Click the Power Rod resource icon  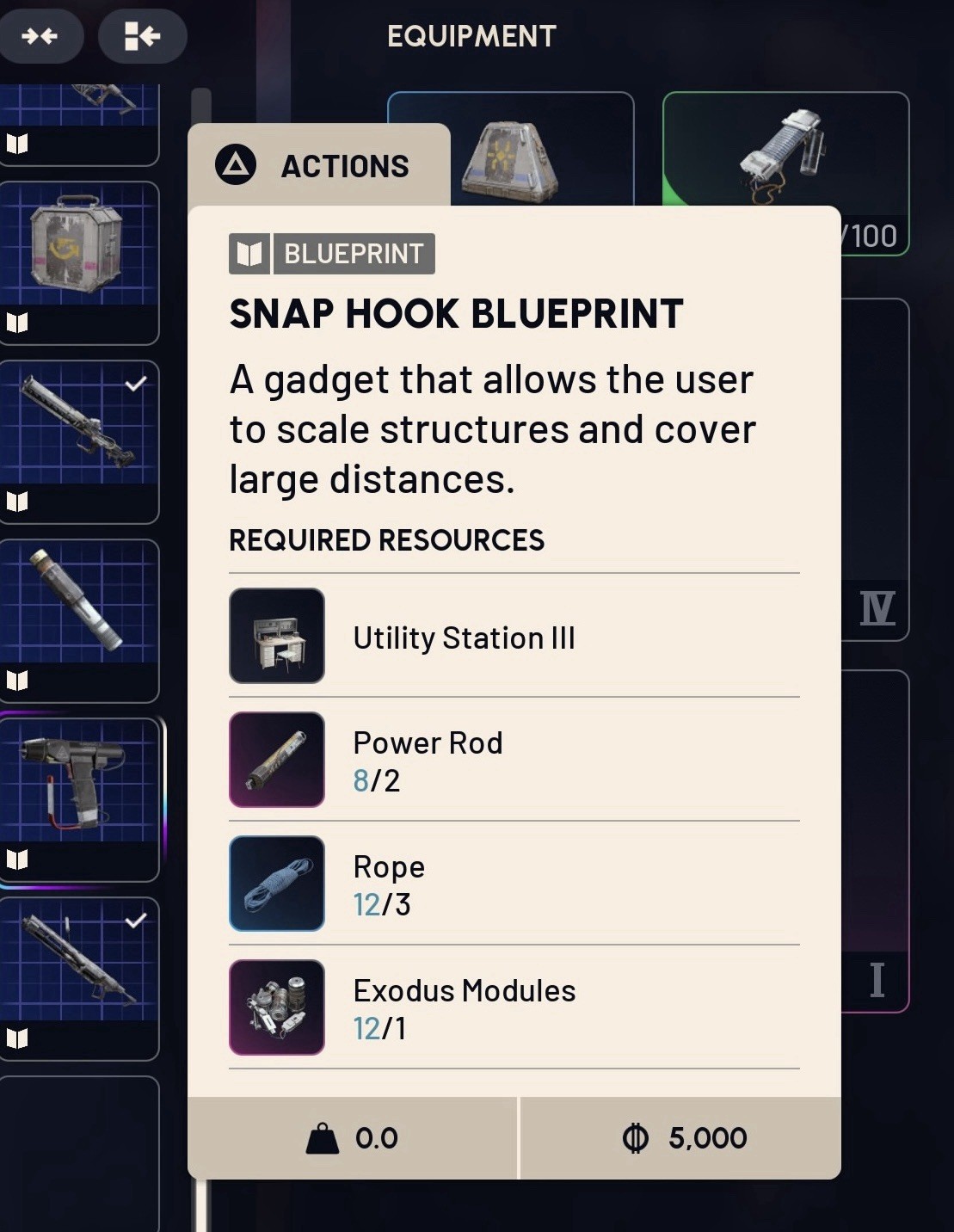tap(277, 760)
